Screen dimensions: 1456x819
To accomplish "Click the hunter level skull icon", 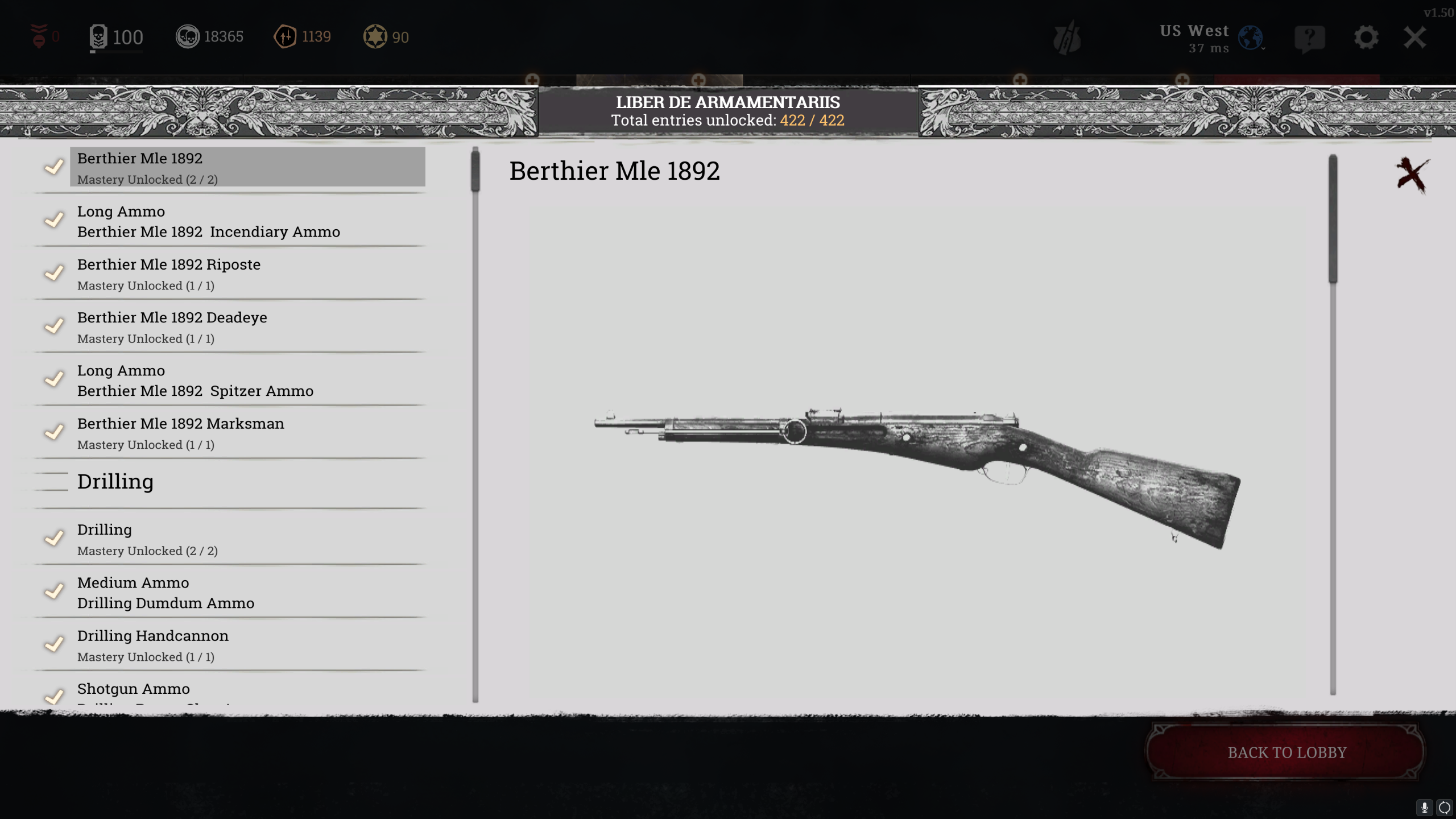I will point(99,36).
